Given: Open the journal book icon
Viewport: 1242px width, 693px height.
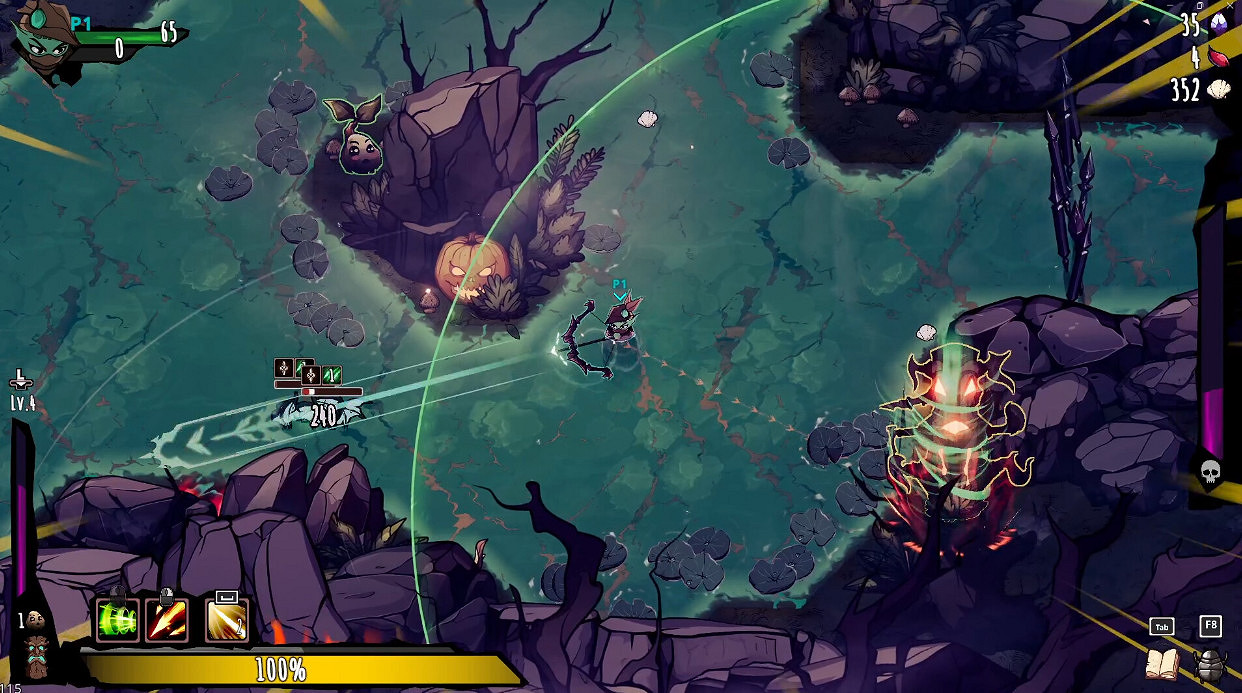Looking at the screenshot, I should point(1162,664).
